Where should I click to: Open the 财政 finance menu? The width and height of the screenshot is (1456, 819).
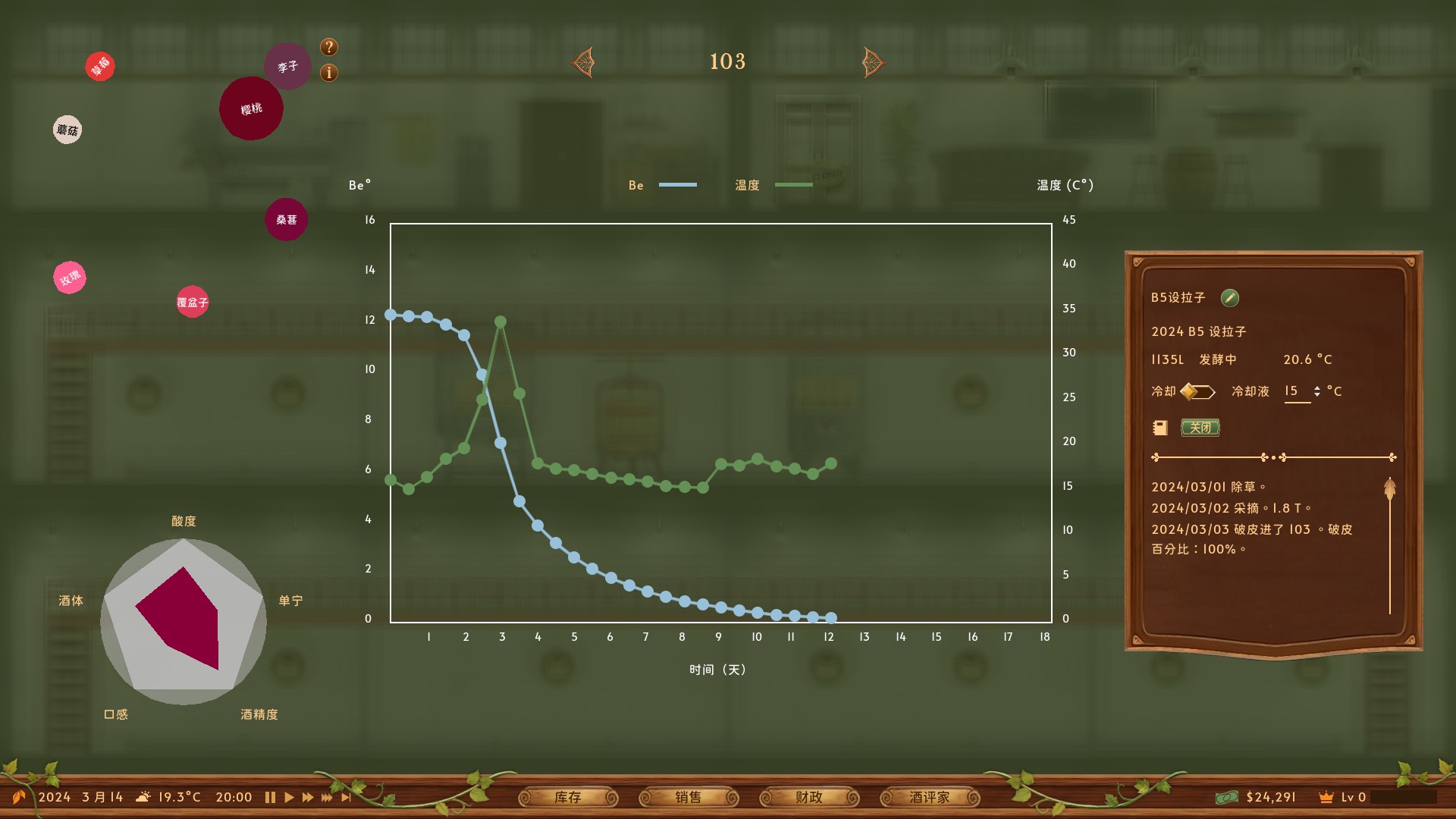point(808,797)
